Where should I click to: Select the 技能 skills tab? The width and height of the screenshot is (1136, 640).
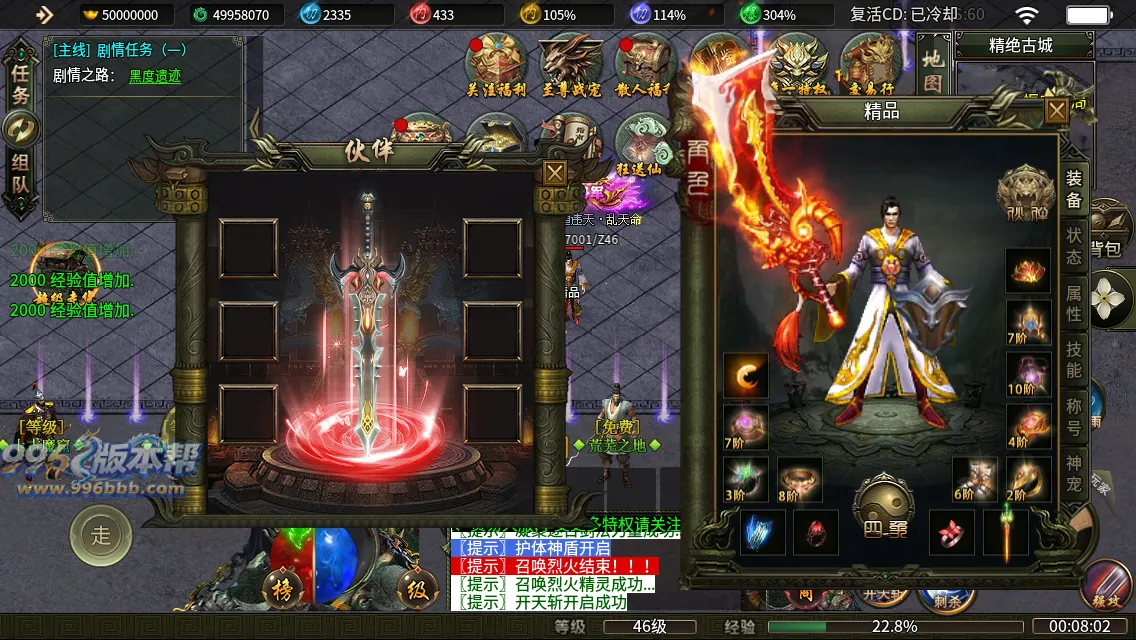click(x=1074, y=359)
